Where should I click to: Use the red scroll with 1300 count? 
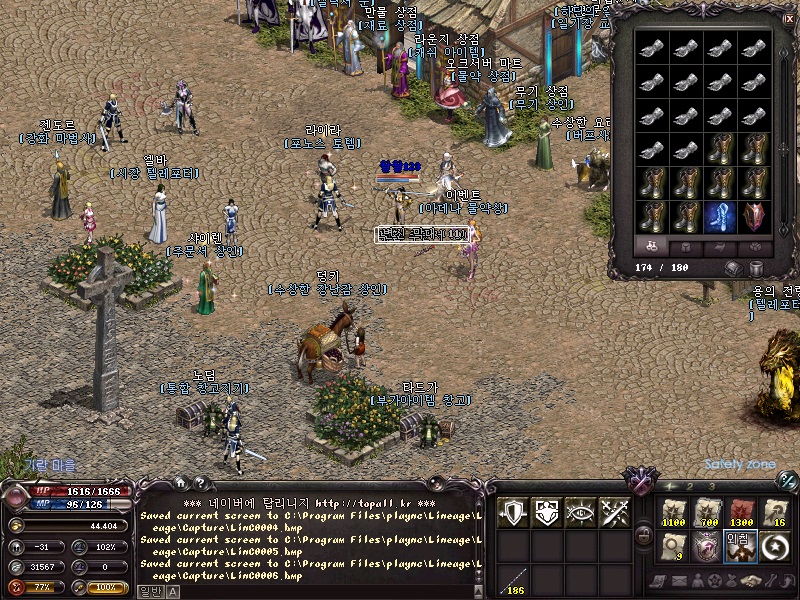(x=741, y=512)
